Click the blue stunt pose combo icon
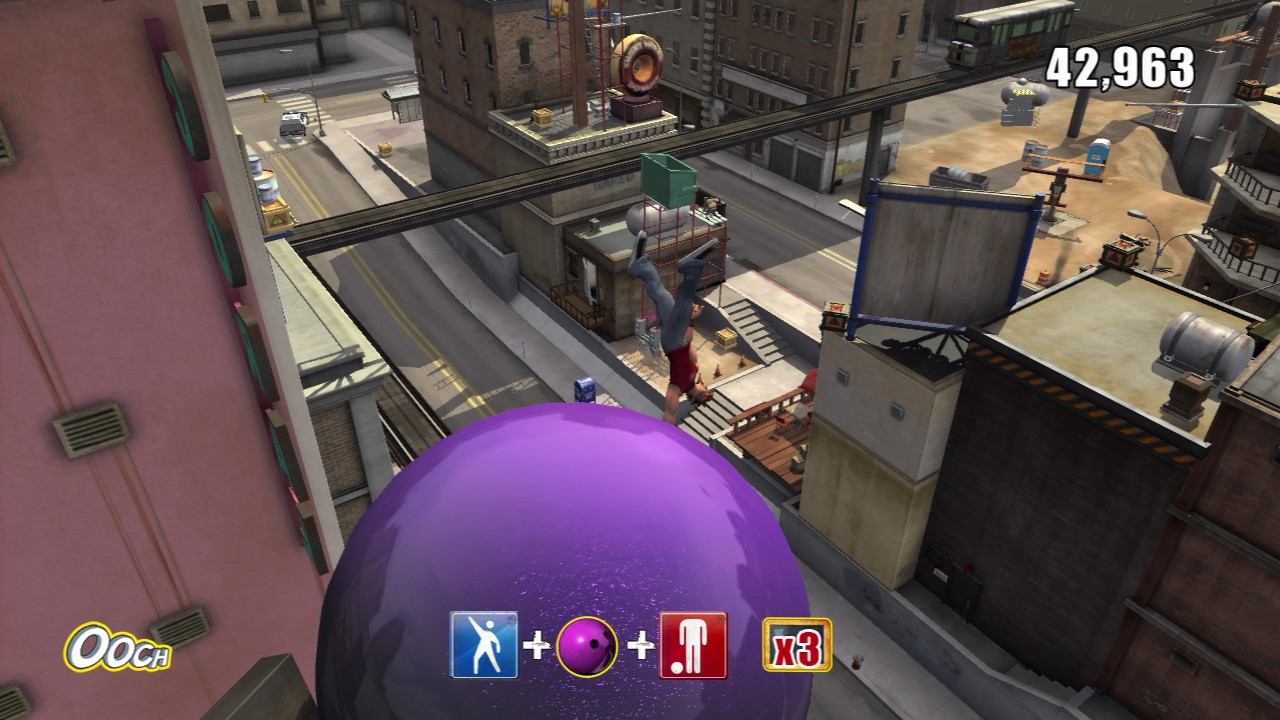This screenshot has width=1280, height=720. (x=485, y=645)
